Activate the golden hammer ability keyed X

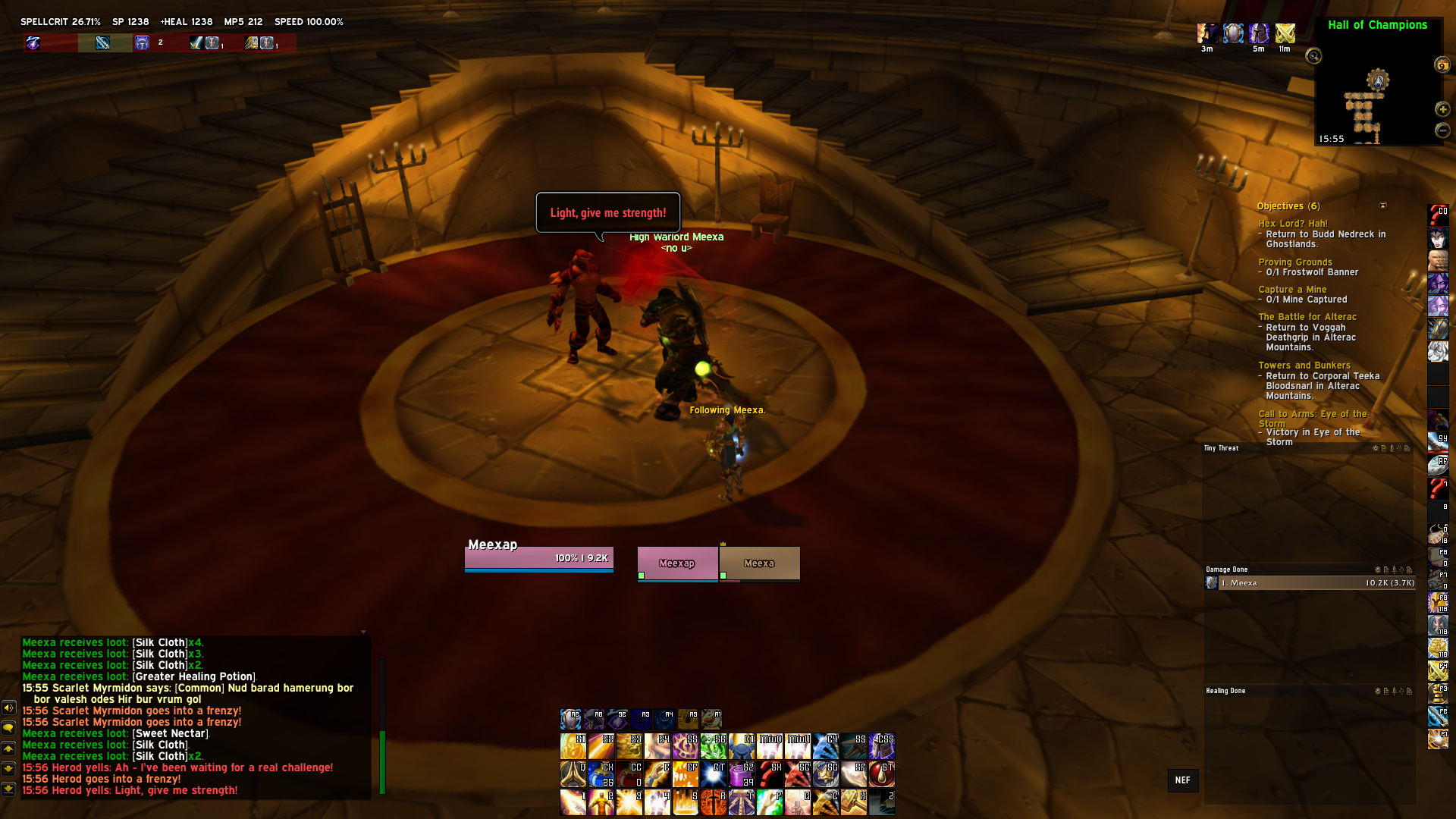[854, 802]
